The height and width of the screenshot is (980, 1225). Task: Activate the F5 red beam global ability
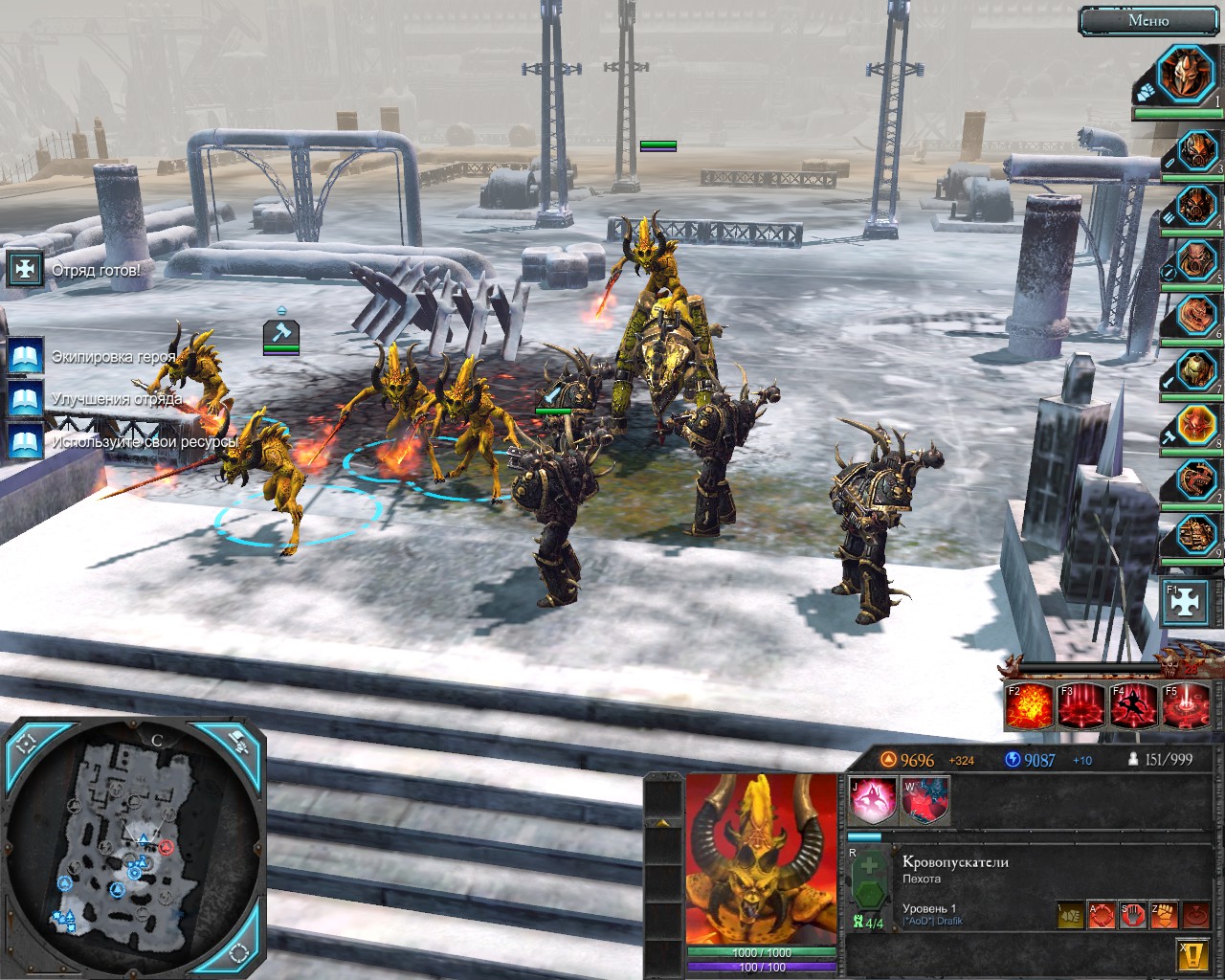[x=1185, y=707]
